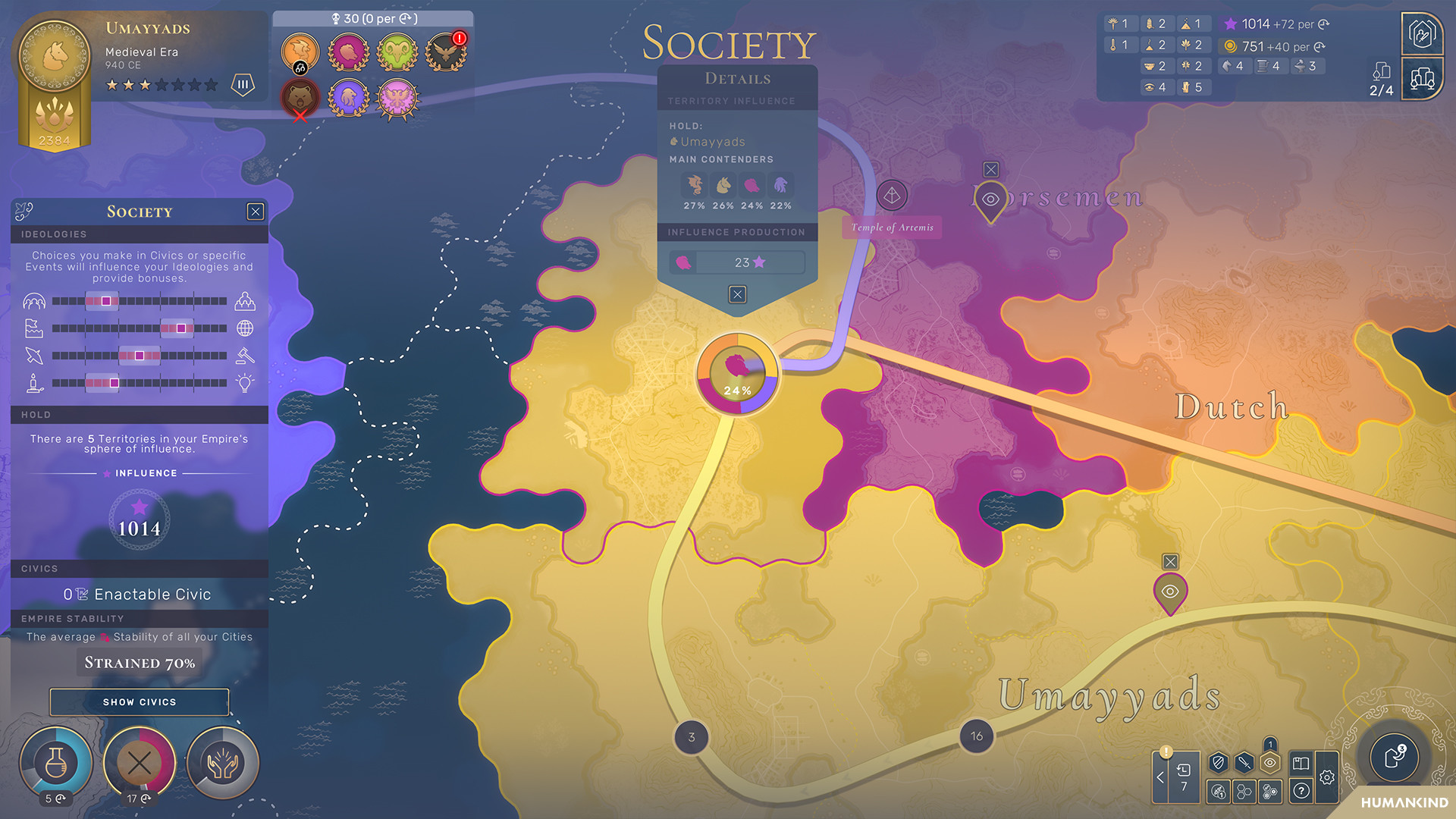Expand era stars details via the III button
Screen dimensions: 1456x819
click(x=242, y=86)
